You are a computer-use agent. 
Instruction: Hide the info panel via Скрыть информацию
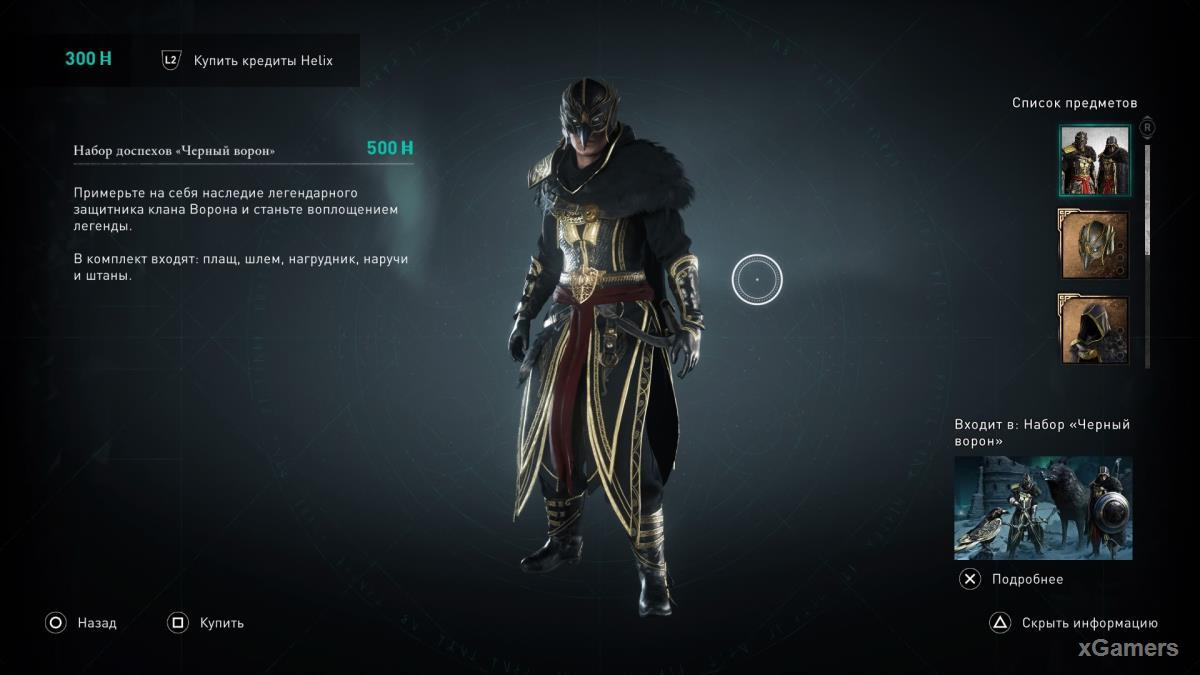click(1074, 623)
